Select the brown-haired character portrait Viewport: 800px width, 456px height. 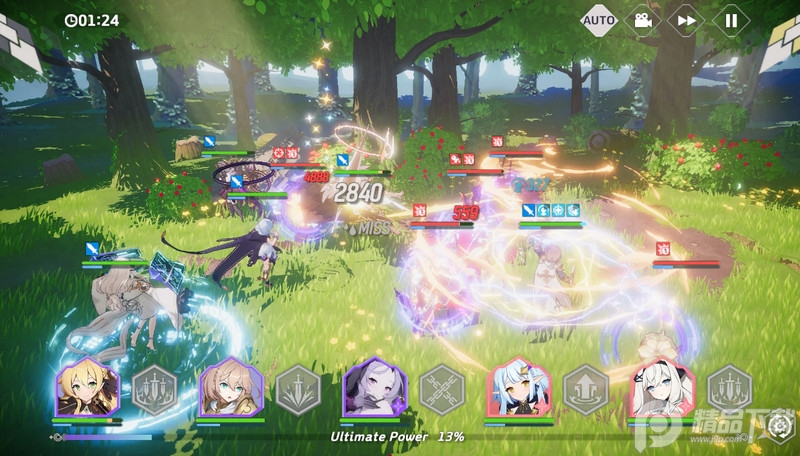click(231, 387)
